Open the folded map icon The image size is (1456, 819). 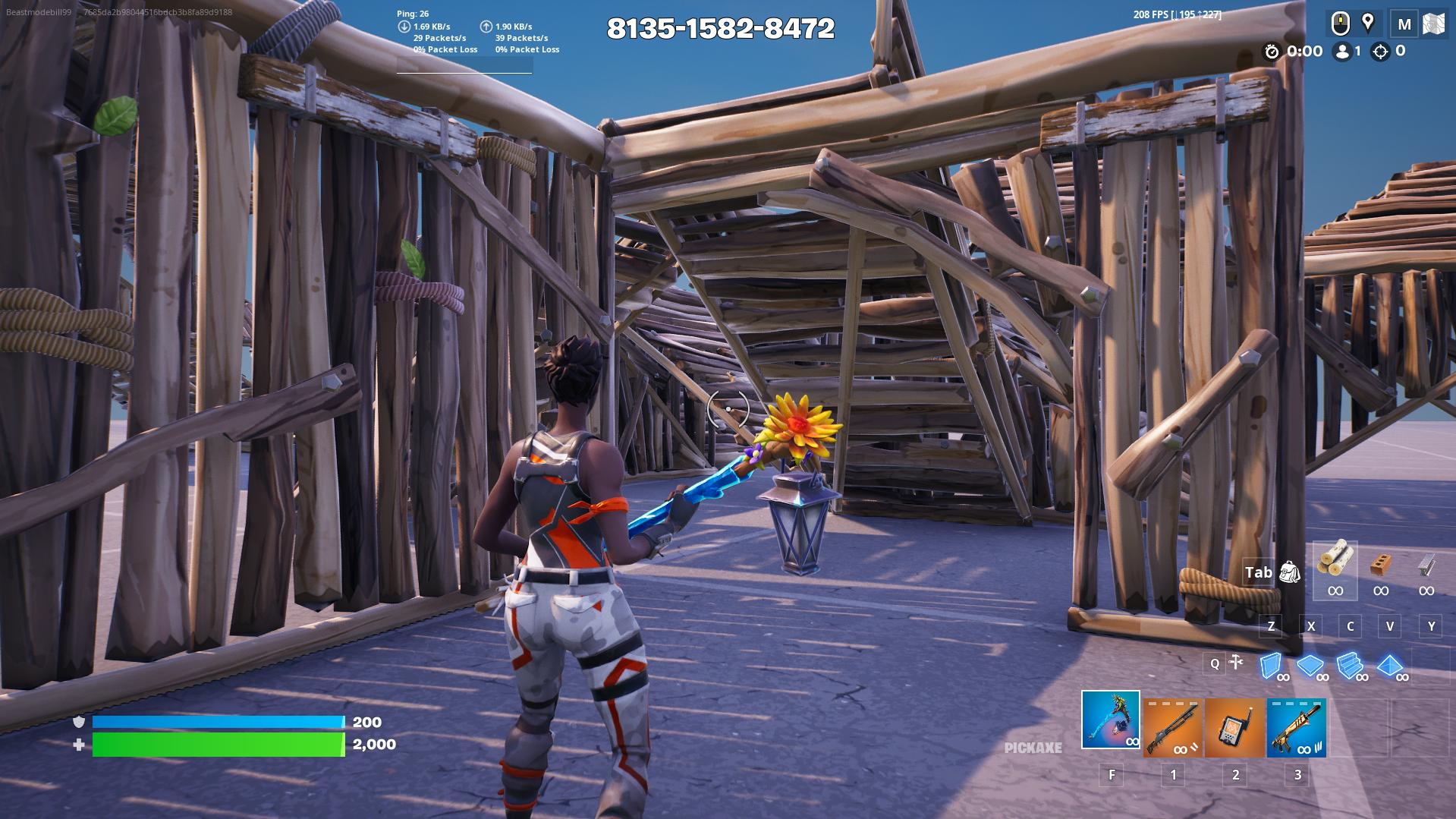click(1432, 24)
